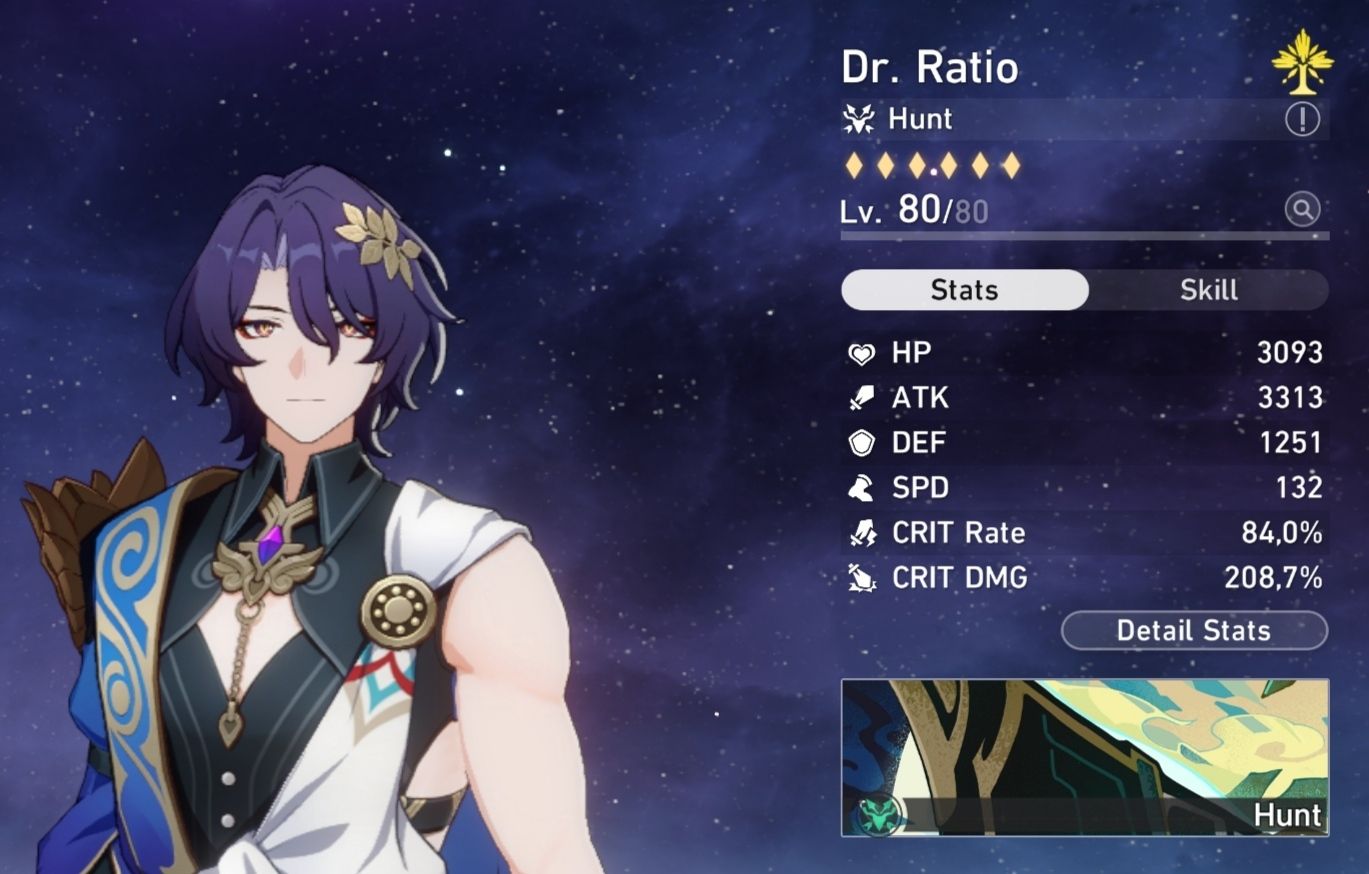Select the Stats tab
The image size is (1369, 874).
pos(964,289)
